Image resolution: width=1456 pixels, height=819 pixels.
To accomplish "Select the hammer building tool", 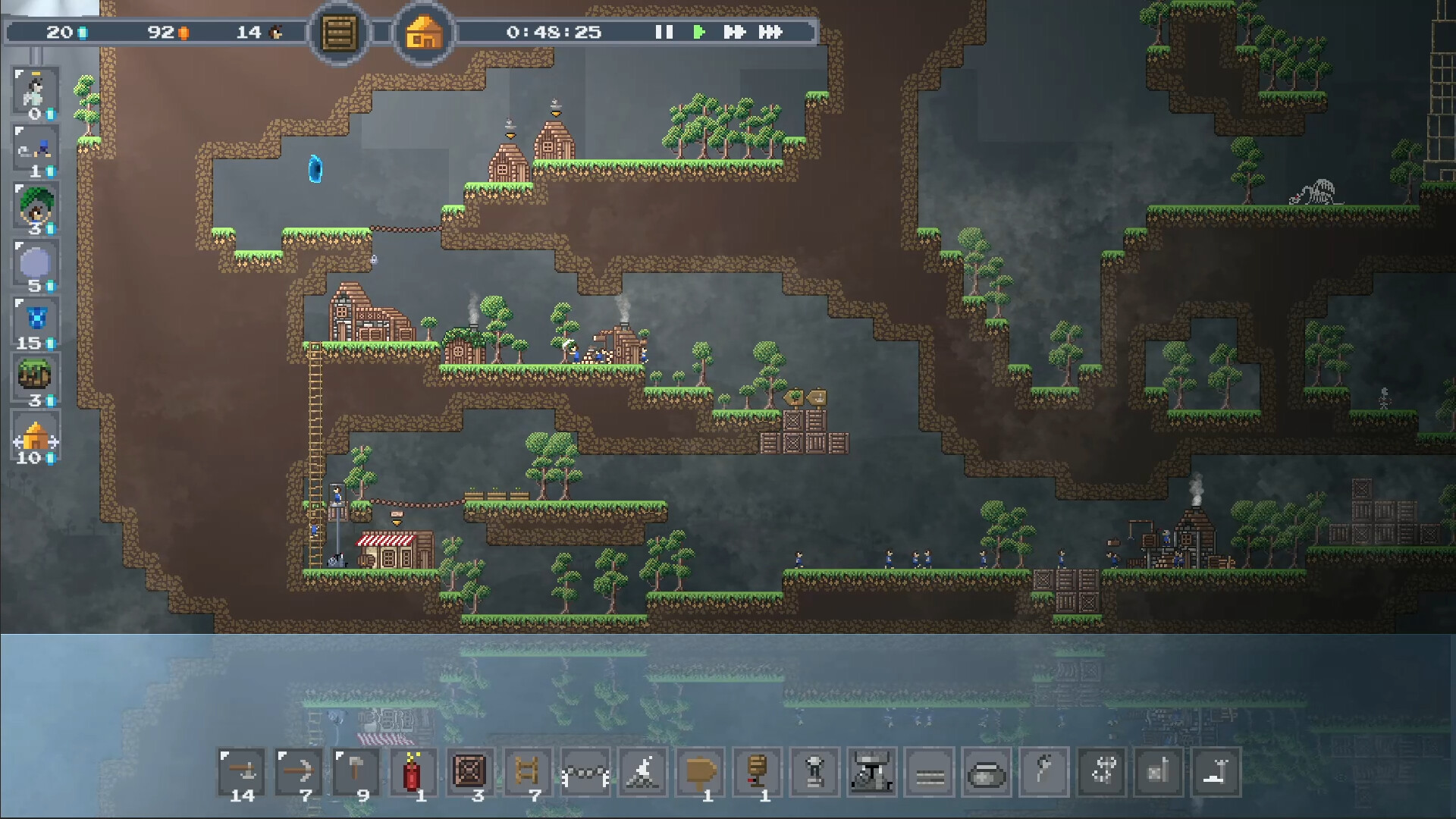I will (356, 772).
